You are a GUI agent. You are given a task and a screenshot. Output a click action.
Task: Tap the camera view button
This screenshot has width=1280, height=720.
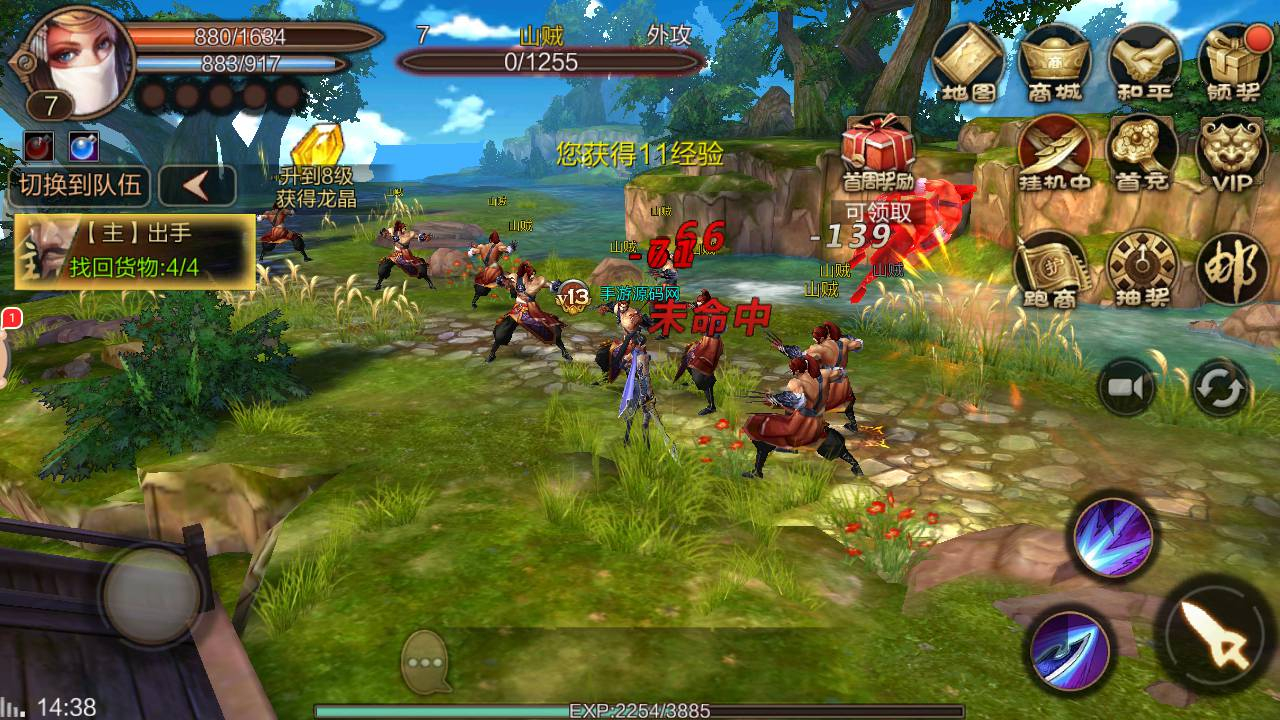coord(1127,387)
